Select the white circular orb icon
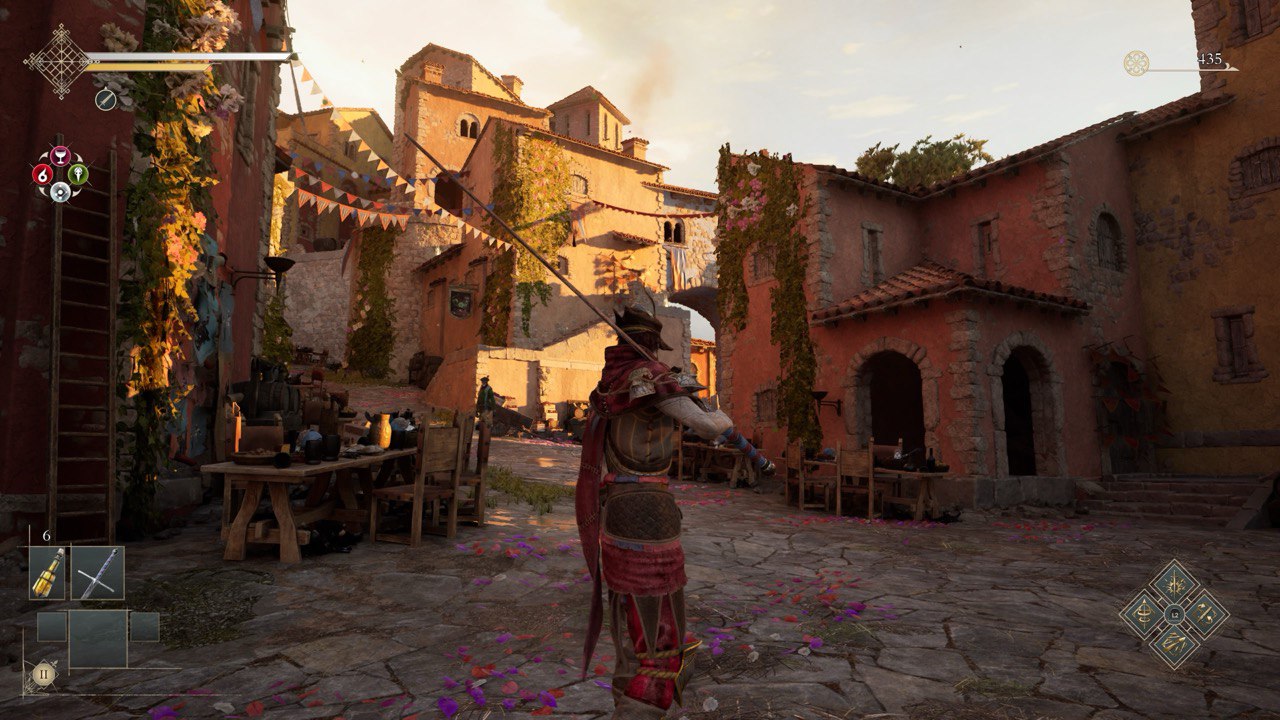Image resolution: width=1280 pixels, height=720 pixels. pyautogui.click(x=60, y=191)
